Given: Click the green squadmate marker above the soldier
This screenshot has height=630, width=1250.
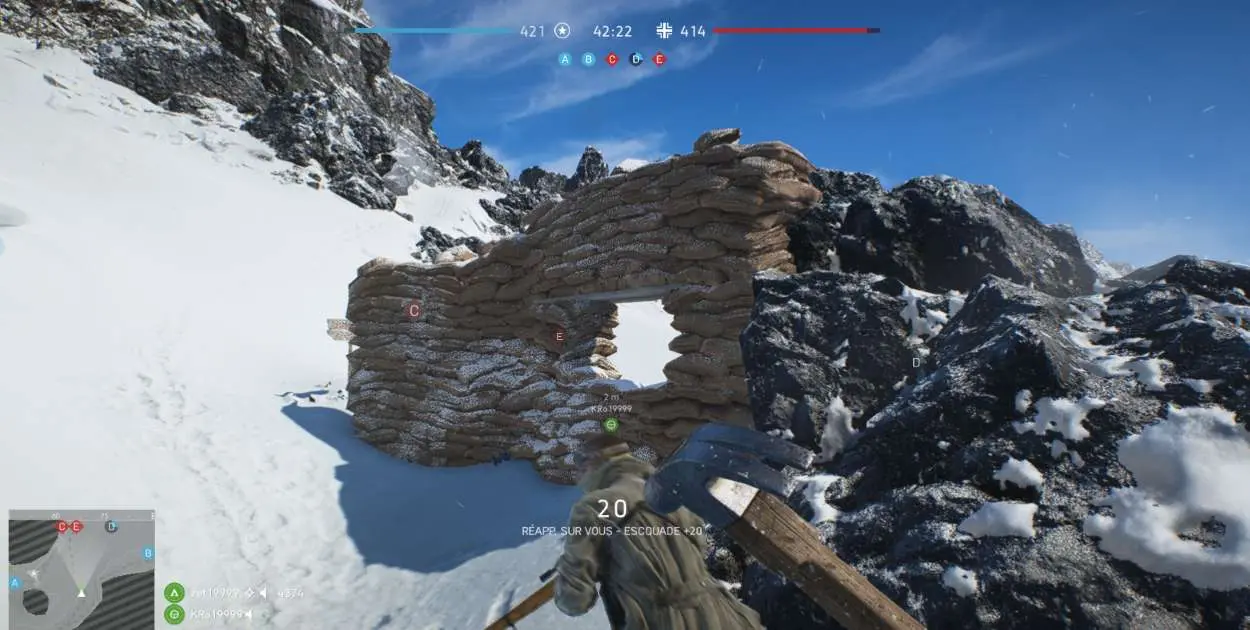Looking at the screenshot, I should point(610,424).
